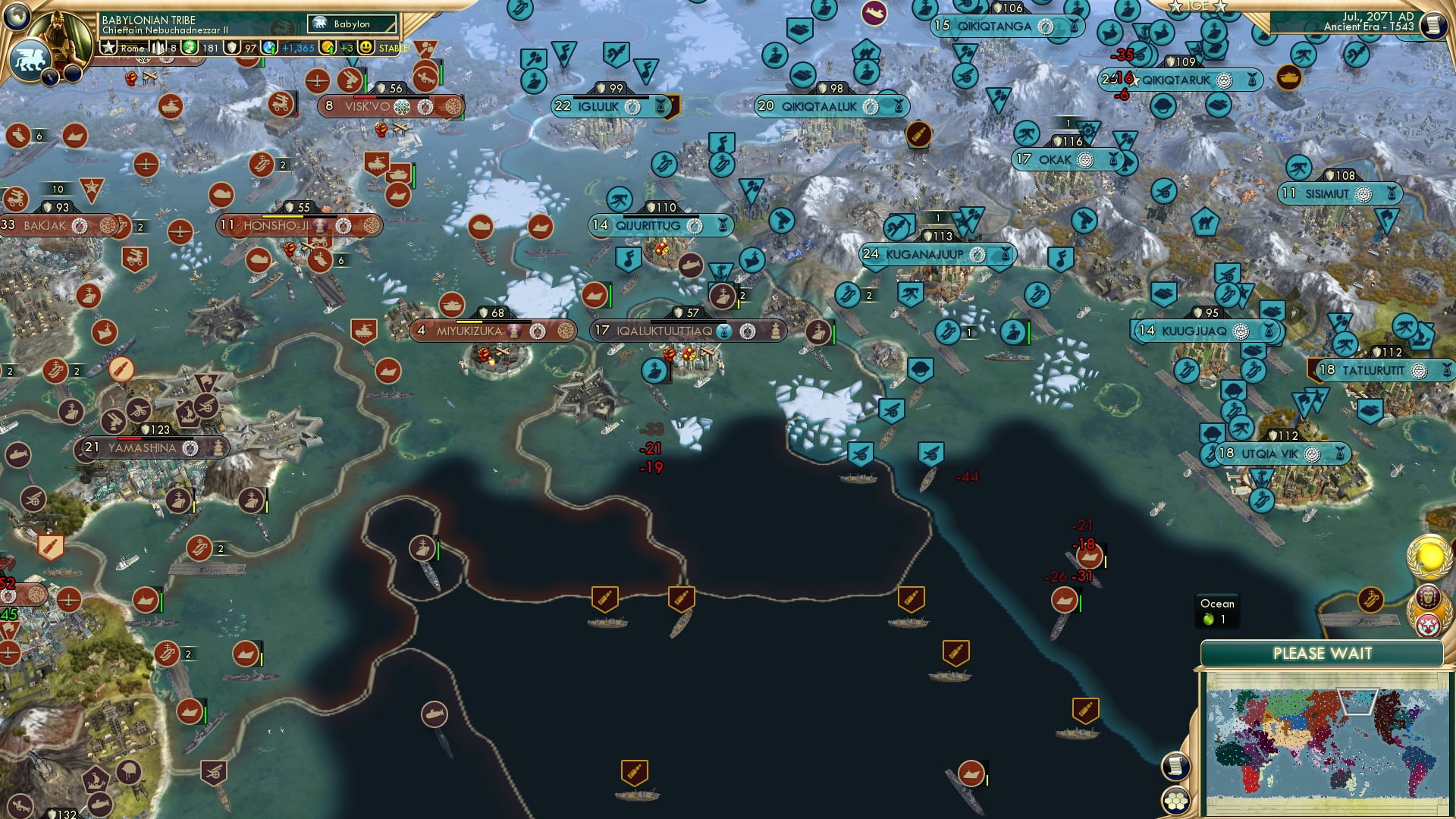
Task: Expand the Babylon civilization banner dropdown
Action: click(352, 24)
